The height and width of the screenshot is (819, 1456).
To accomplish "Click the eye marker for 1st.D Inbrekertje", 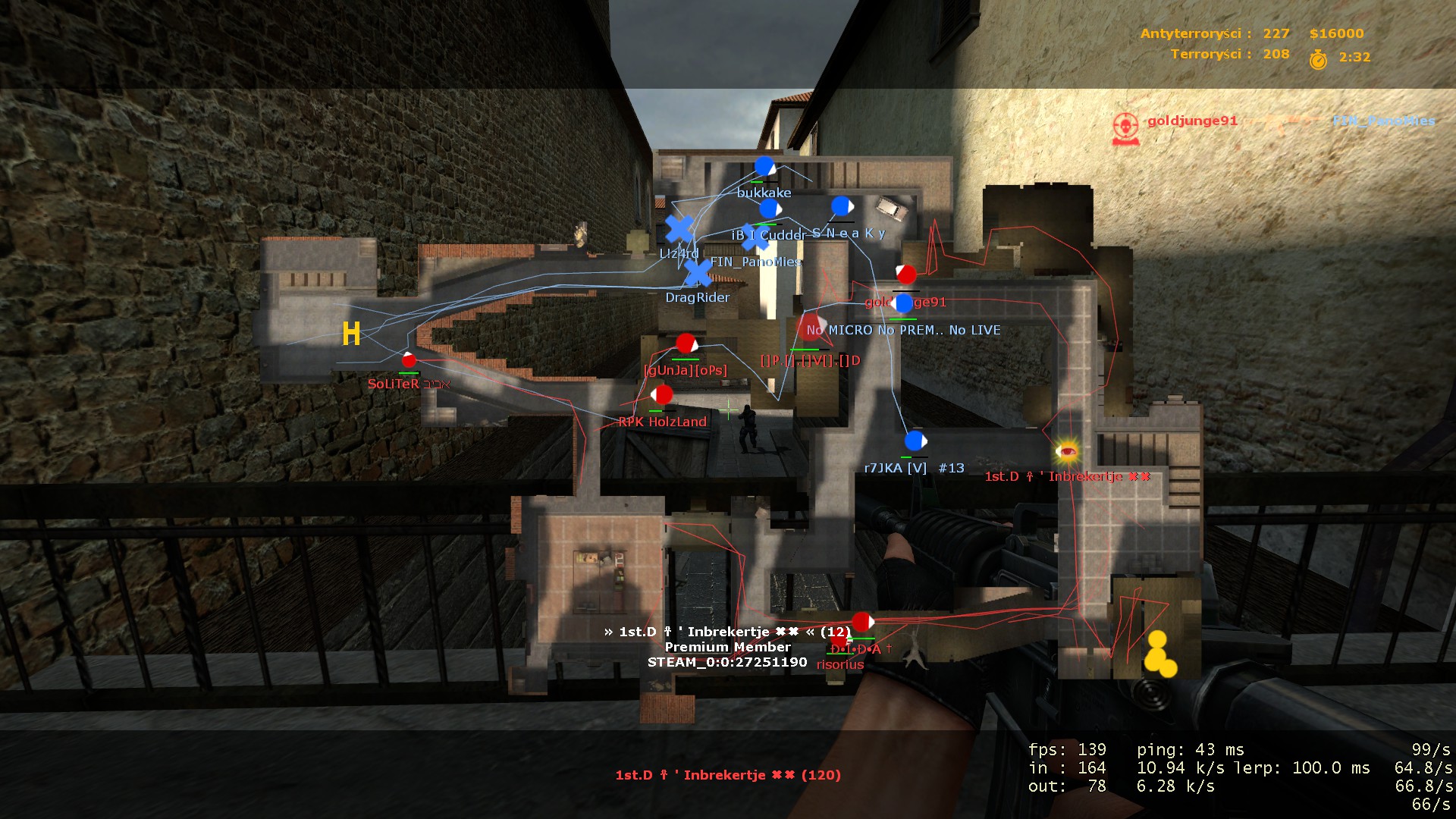I will point(1067,451).
